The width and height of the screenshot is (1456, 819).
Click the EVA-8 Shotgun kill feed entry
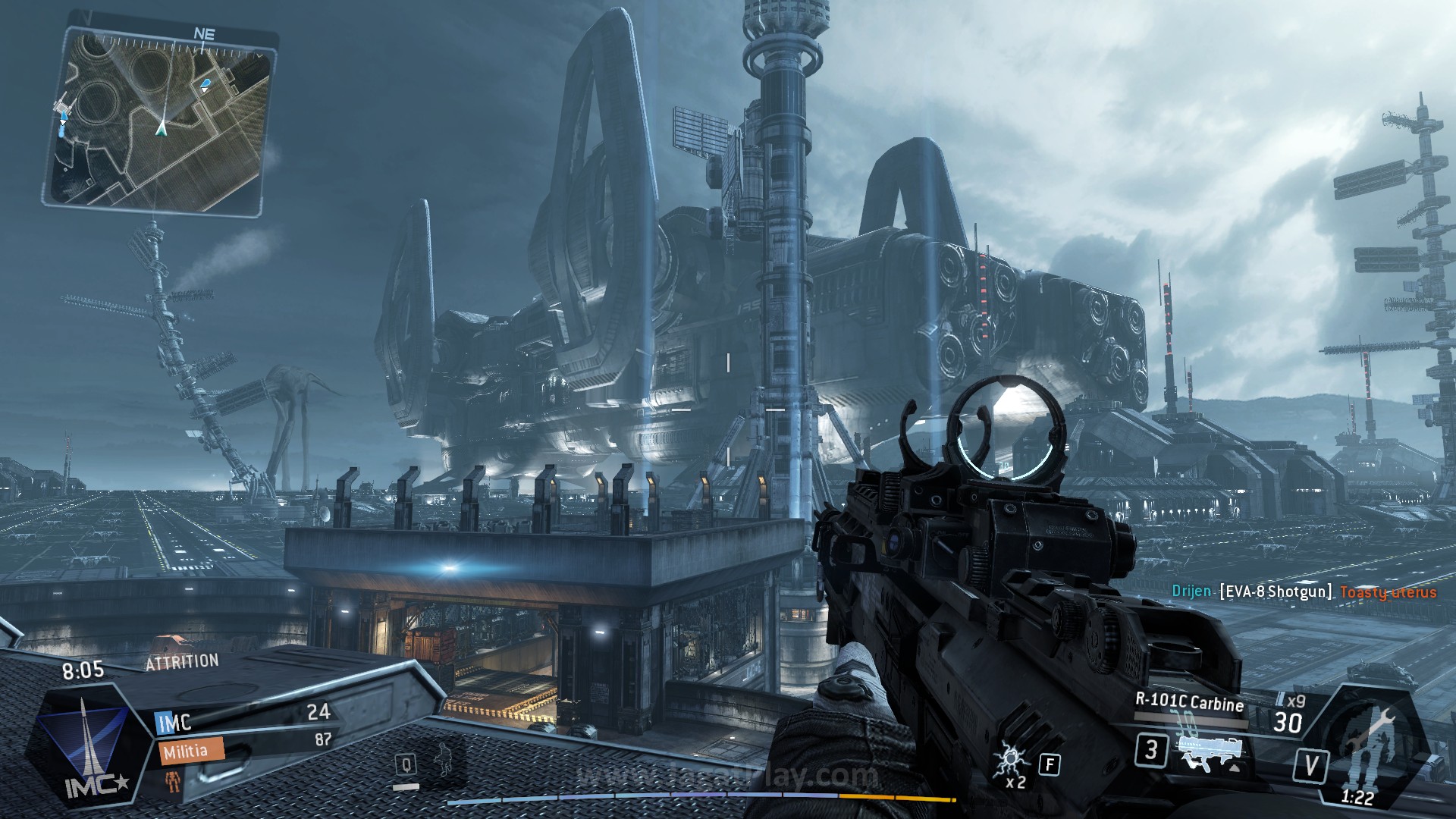coord(1275,591)
